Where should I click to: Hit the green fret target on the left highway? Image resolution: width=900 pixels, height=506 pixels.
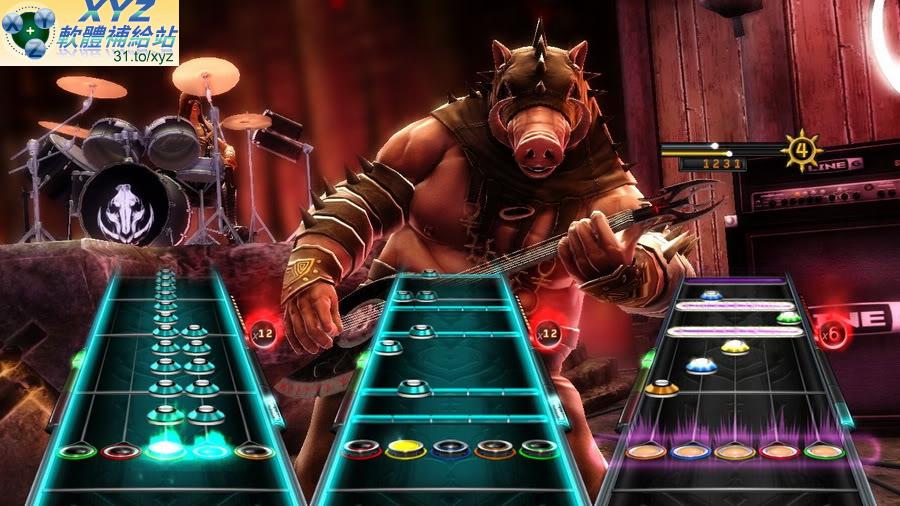(x=75, y=451)
